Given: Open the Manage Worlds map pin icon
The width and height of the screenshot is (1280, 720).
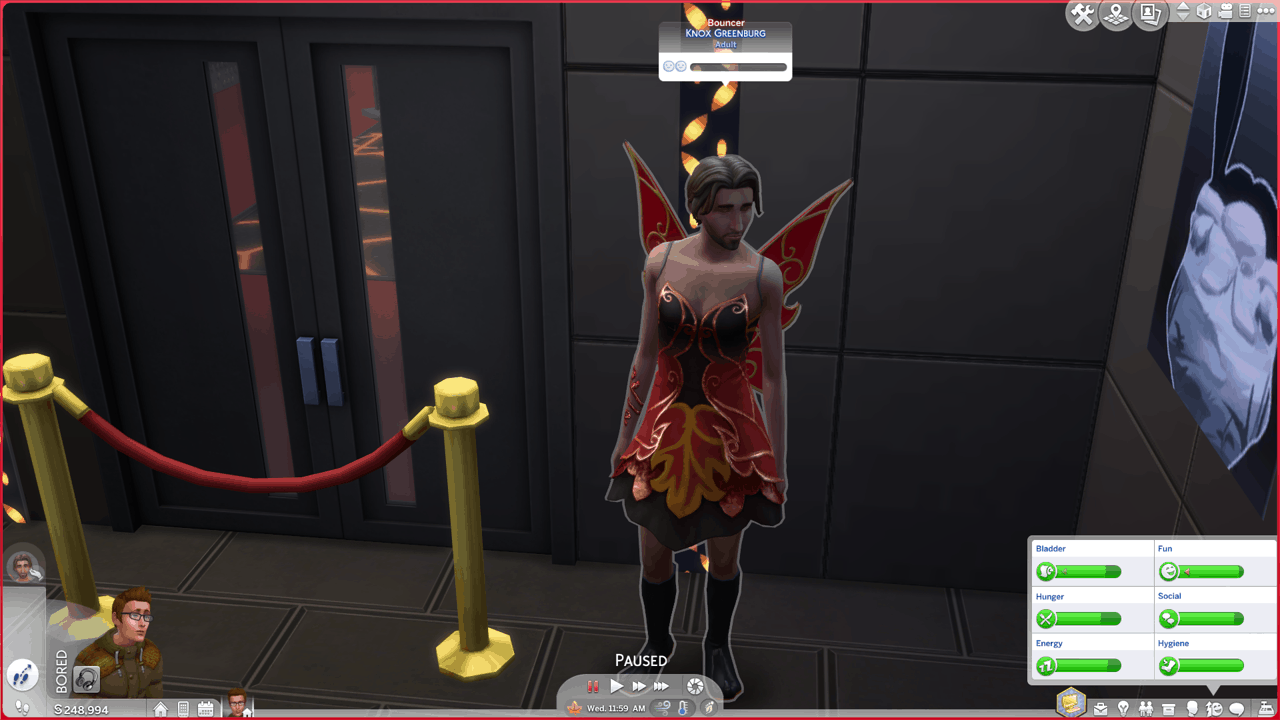Looking at the screenshot, I should [1116, 15].
